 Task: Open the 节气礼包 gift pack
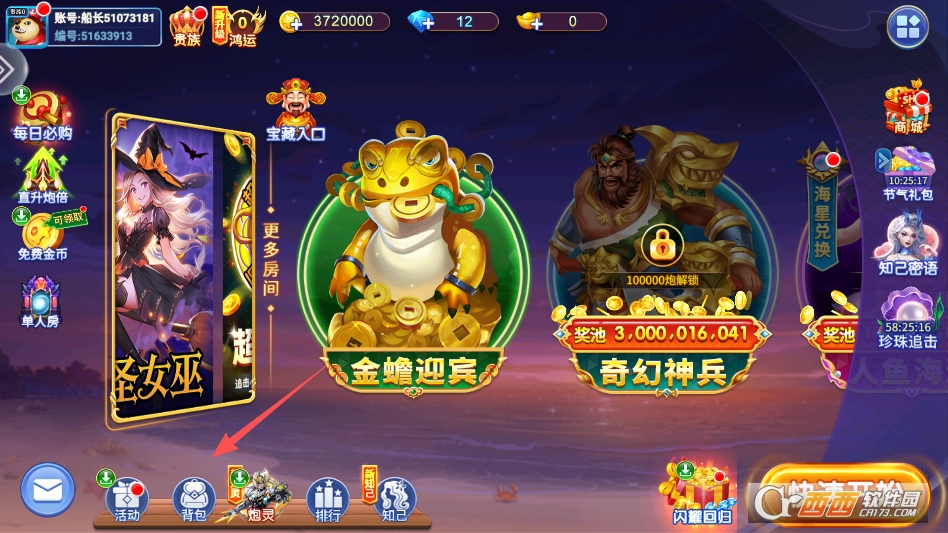[908, 172]
